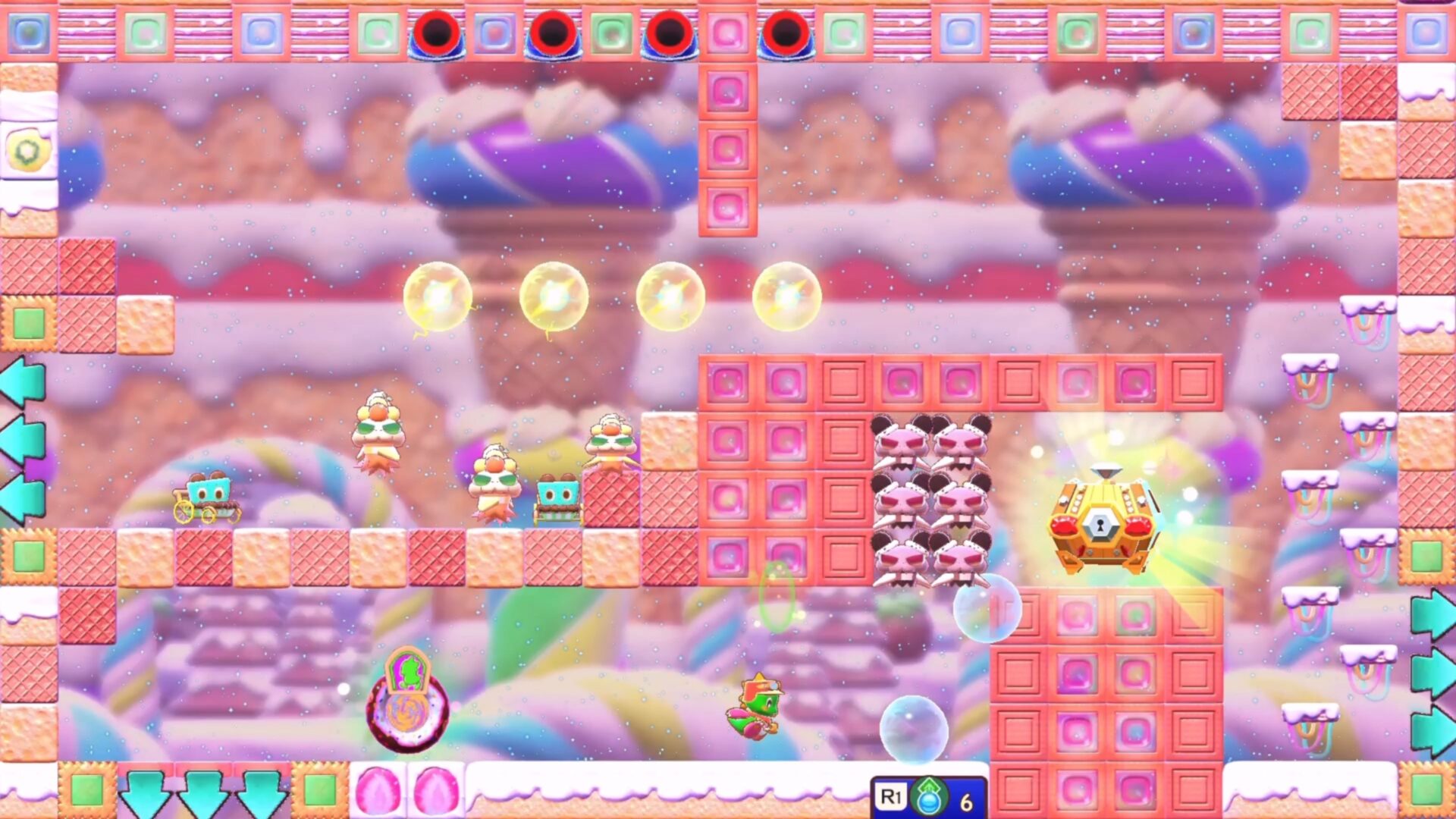Click a green square switch block on the left

[27, 322]
